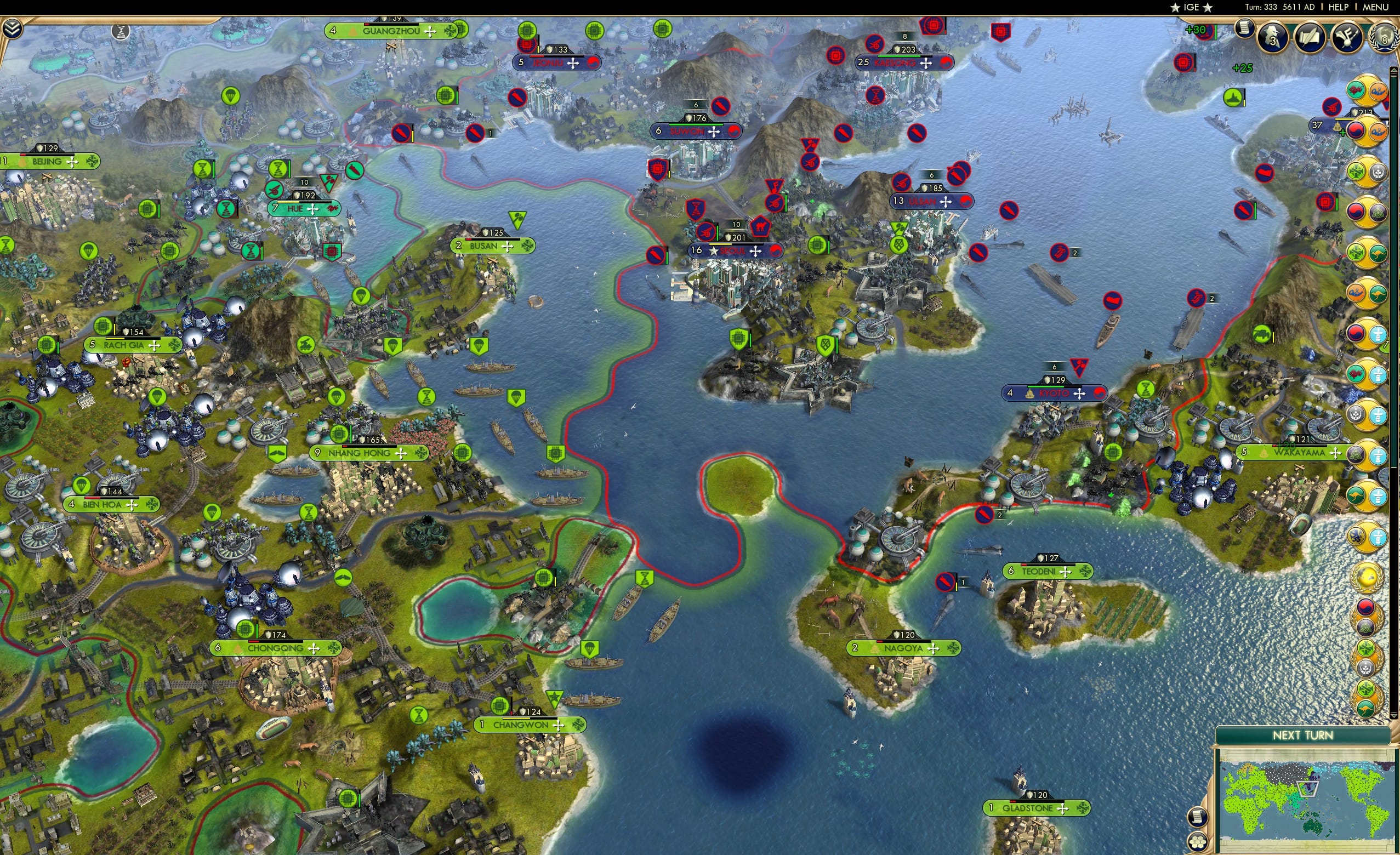The height and width of the screenshot is (855, 1400).
Task: Open the HELP item
Action: 1340,7
